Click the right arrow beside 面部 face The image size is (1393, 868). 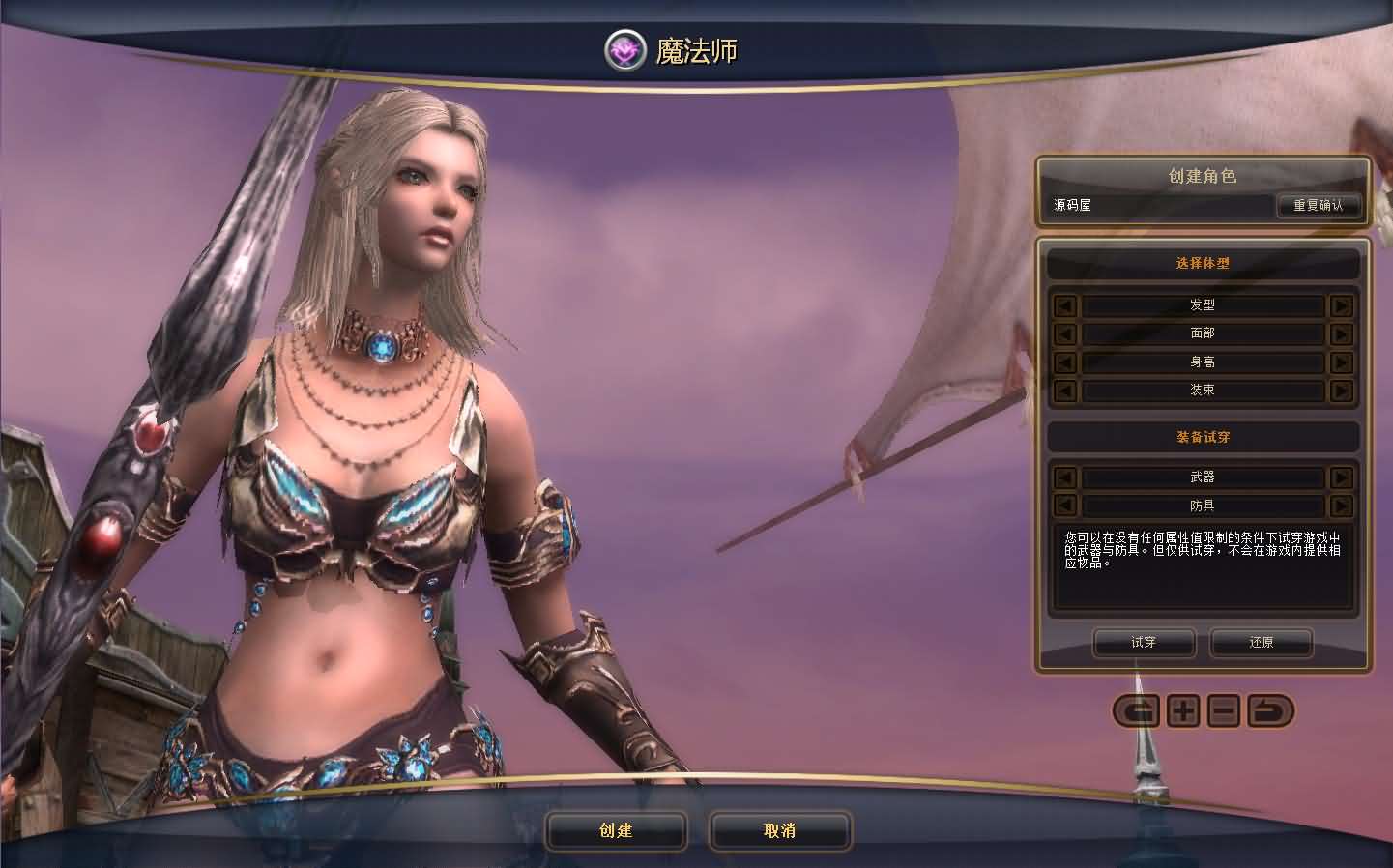1342,333
